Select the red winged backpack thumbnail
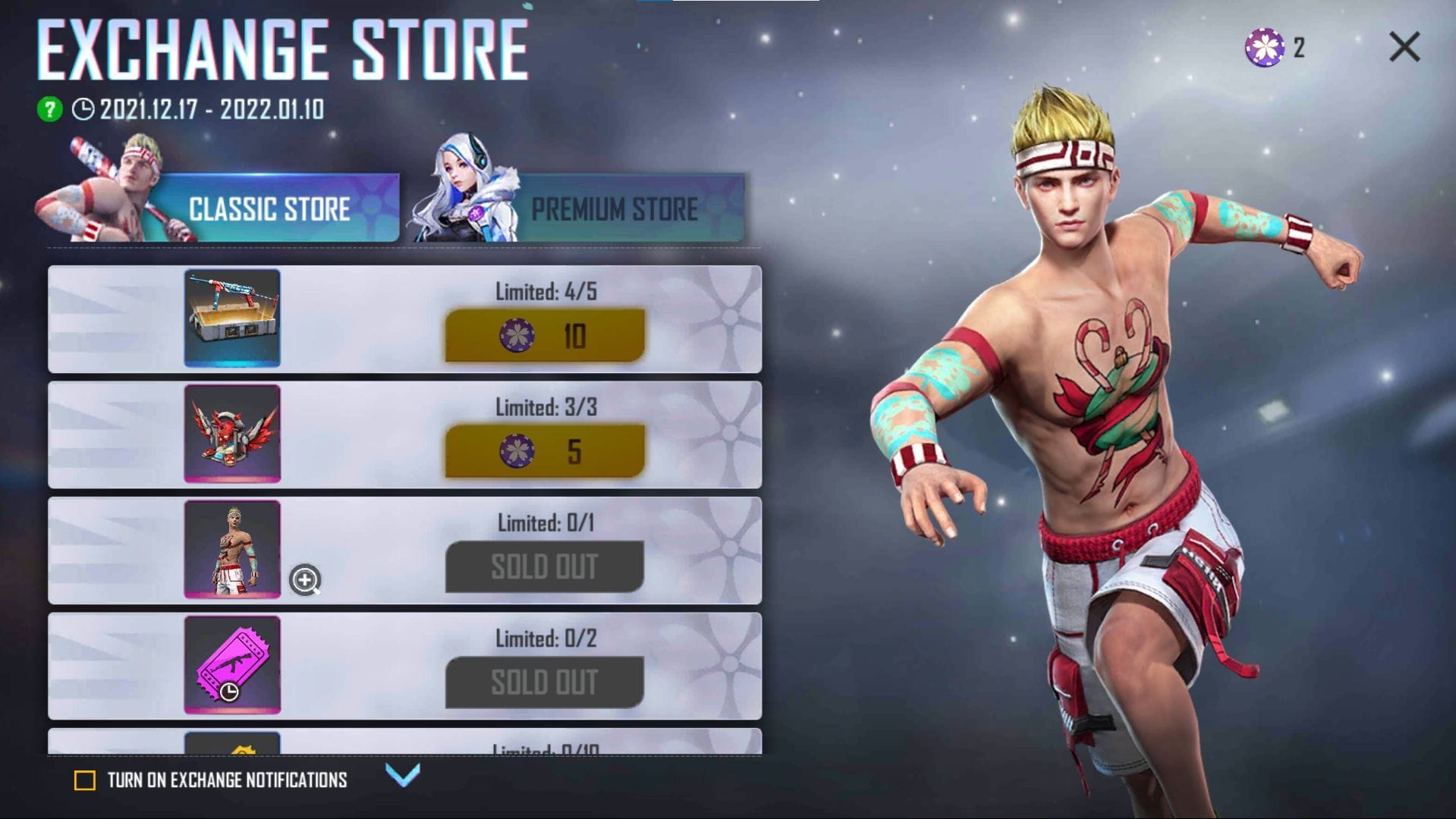The image size is (1456, 819). point(232,433)
